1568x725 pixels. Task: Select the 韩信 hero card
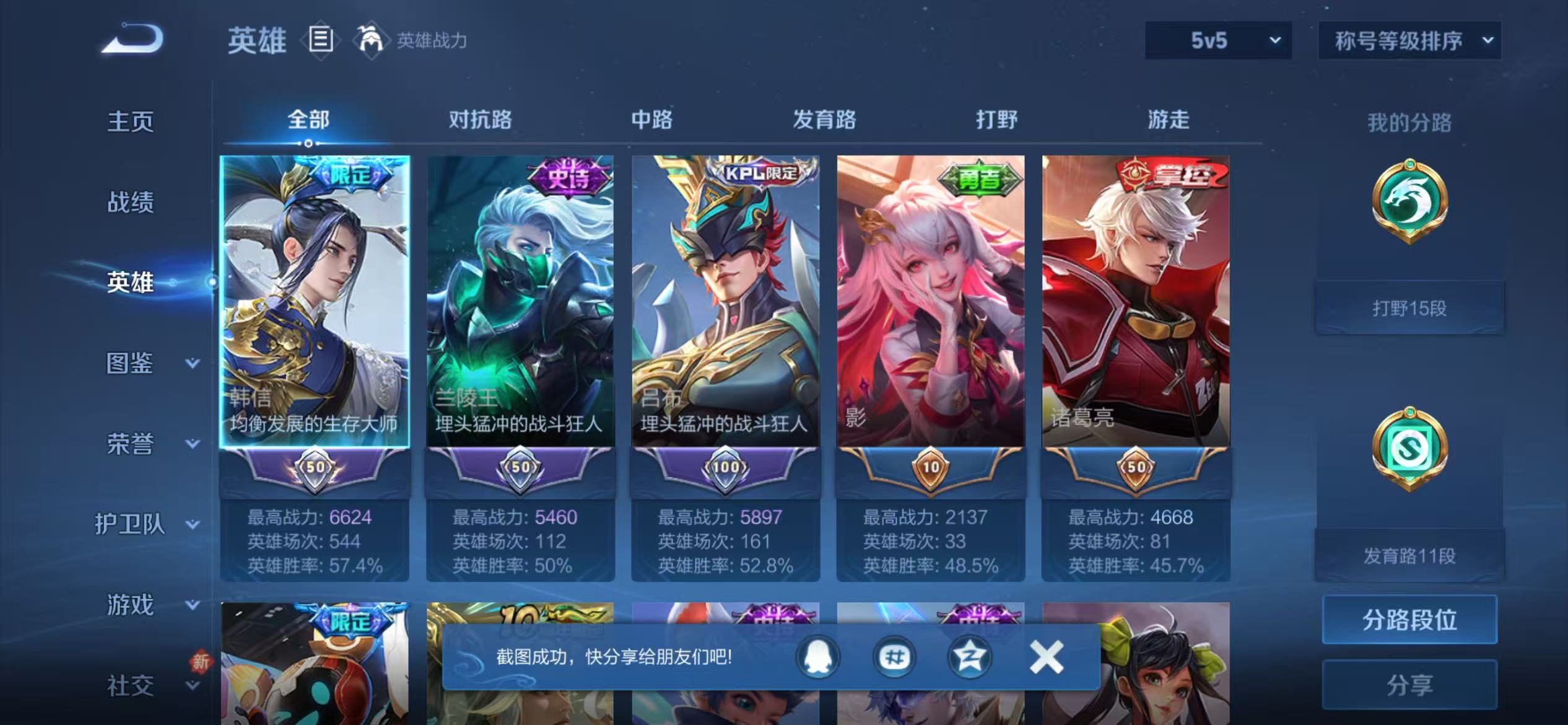[316, 304]
